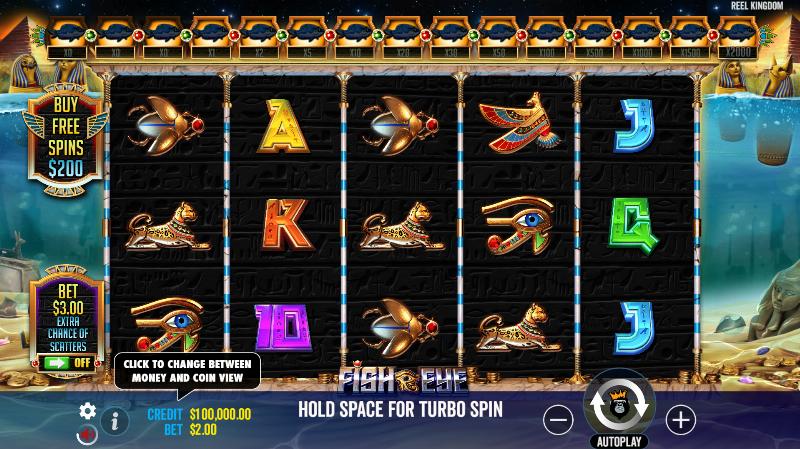Open the settings gear menu
800x449 pixels.
point(88,411)
